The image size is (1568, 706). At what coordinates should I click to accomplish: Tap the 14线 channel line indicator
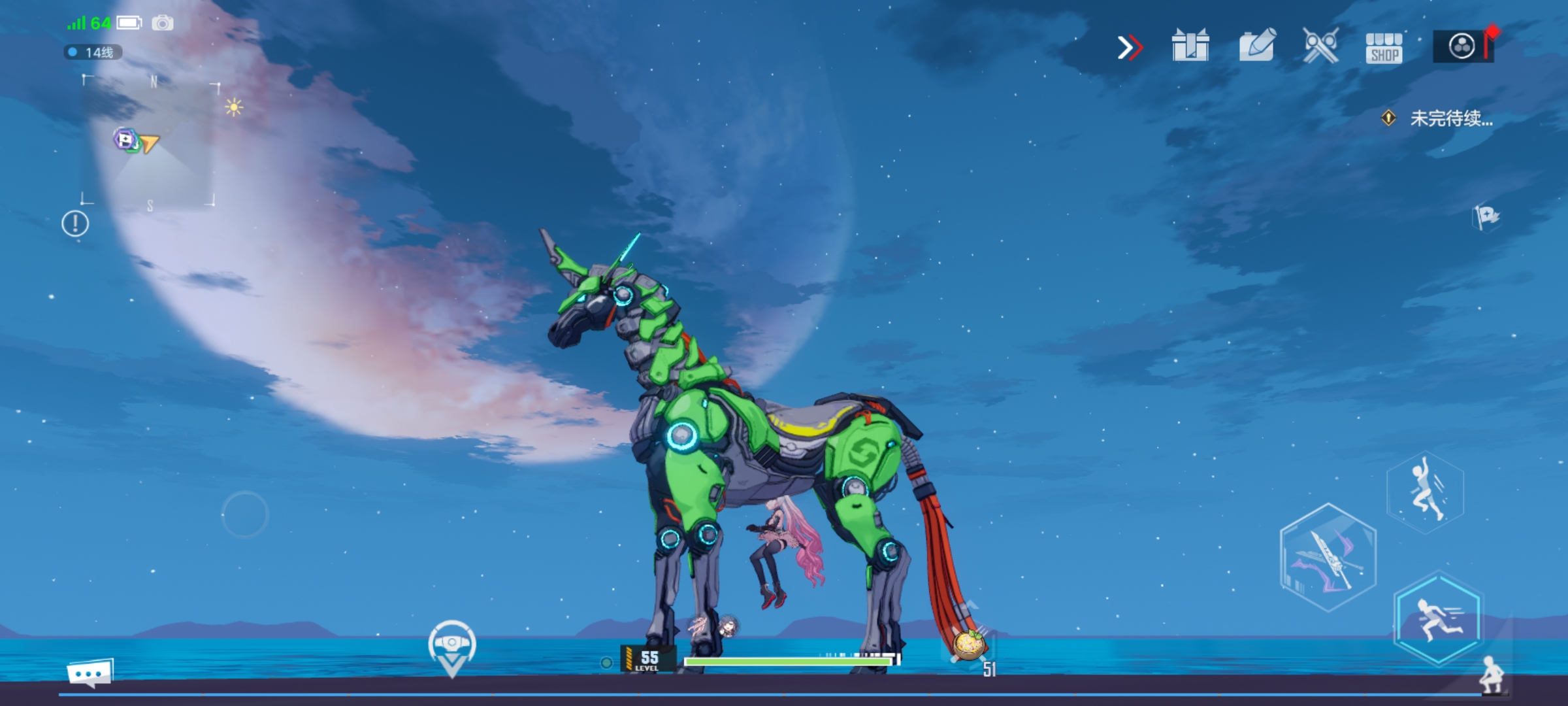(93, 52)
